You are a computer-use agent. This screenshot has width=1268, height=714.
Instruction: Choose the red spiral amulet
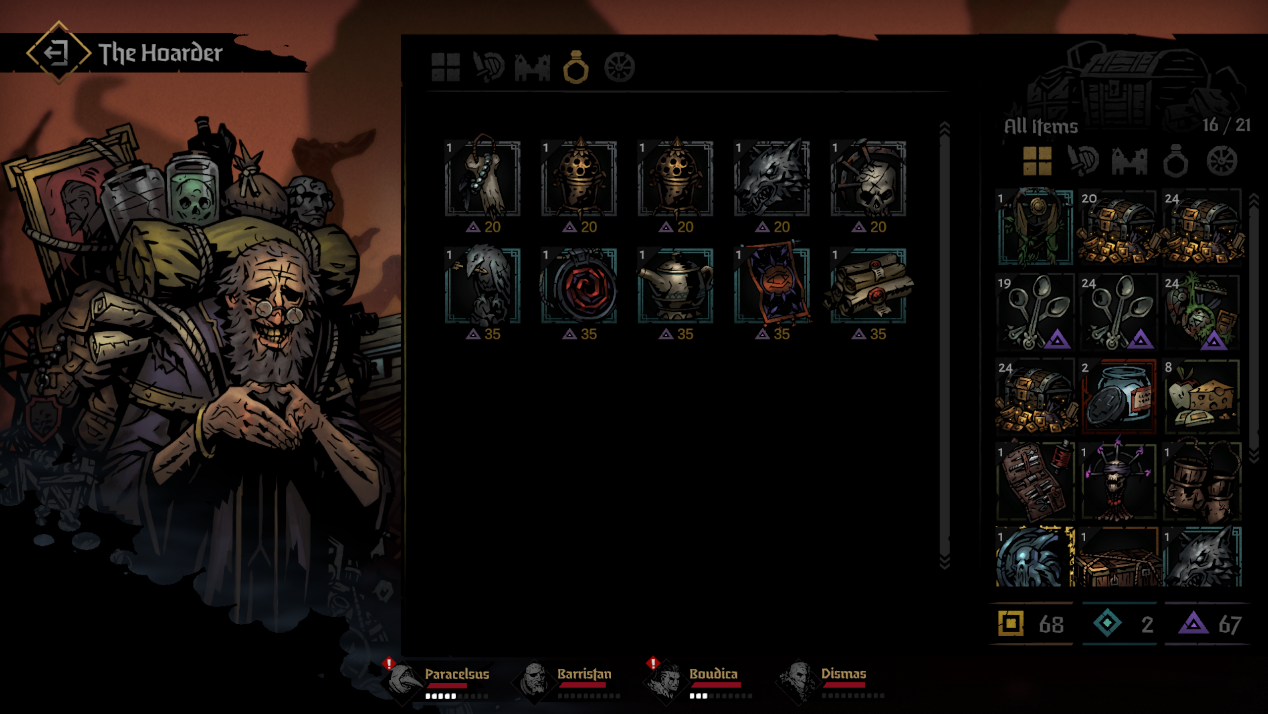coord(579,286)
